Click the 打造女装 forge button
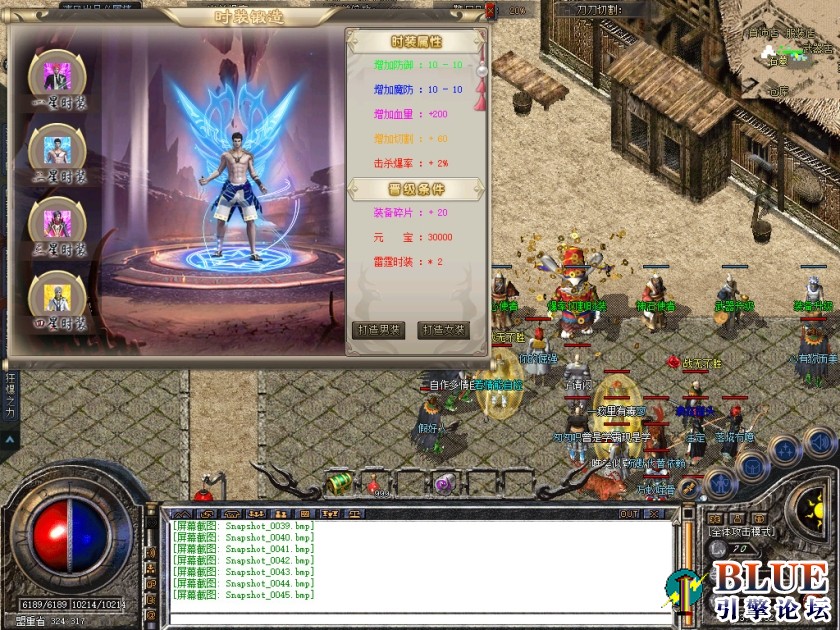This screenshot has height=630, width=840. coord(443,330)
